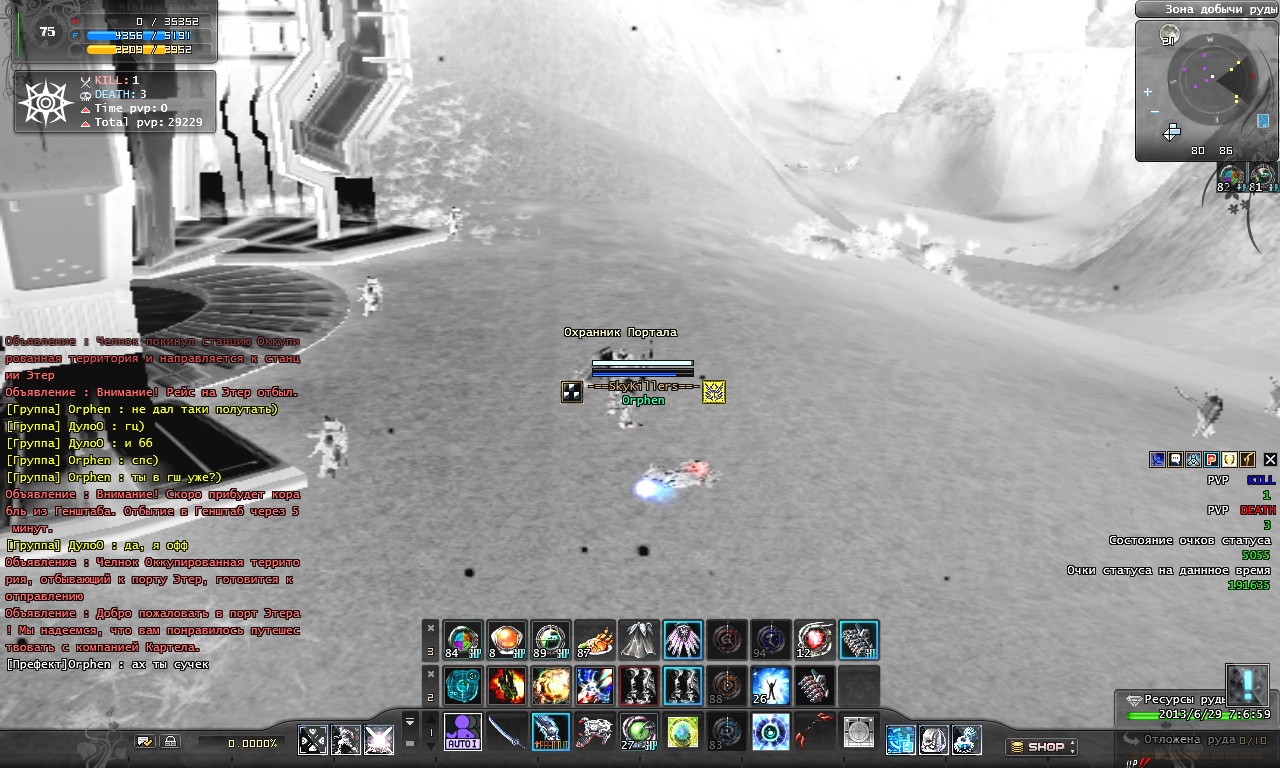The height and width of the screenshot is (768, 1280).
Task: Use the food plate item numbered 87
Action: (x=594, y=640)
